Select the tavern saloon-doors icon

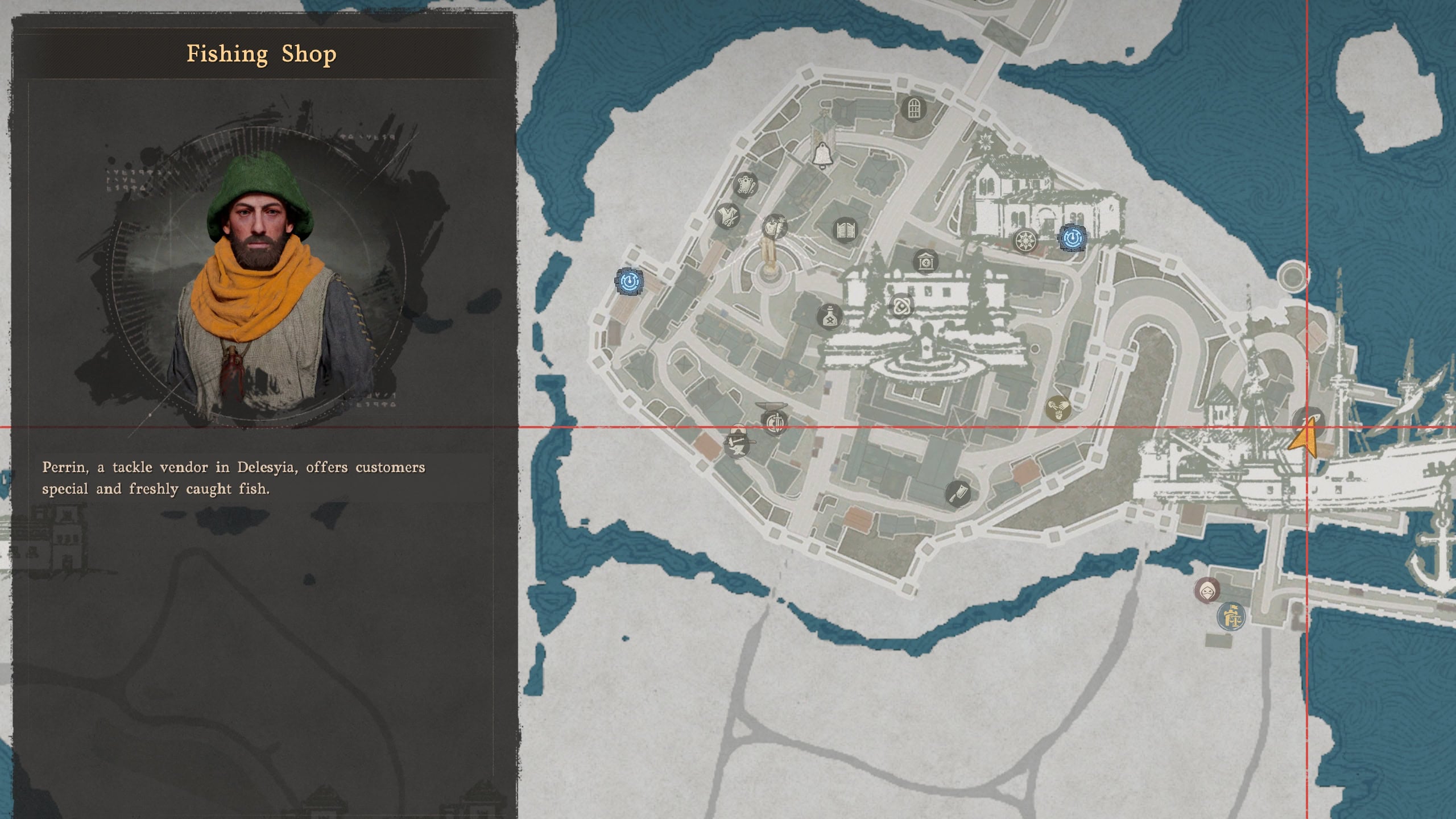845,229
